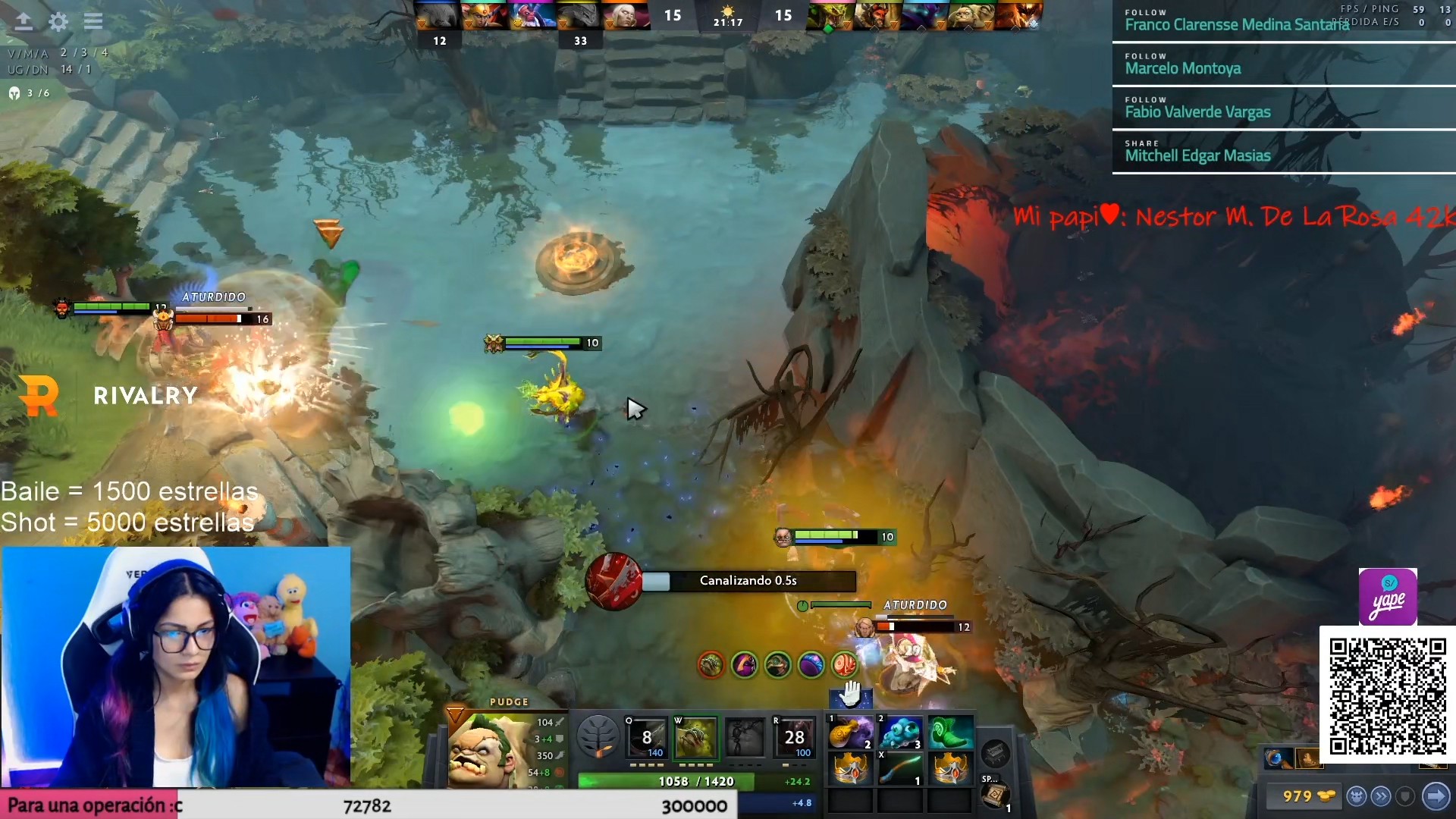The image size is (1456, 819).
Task: Open the Yape payment logo overlay
Action: click(1388, 597)
